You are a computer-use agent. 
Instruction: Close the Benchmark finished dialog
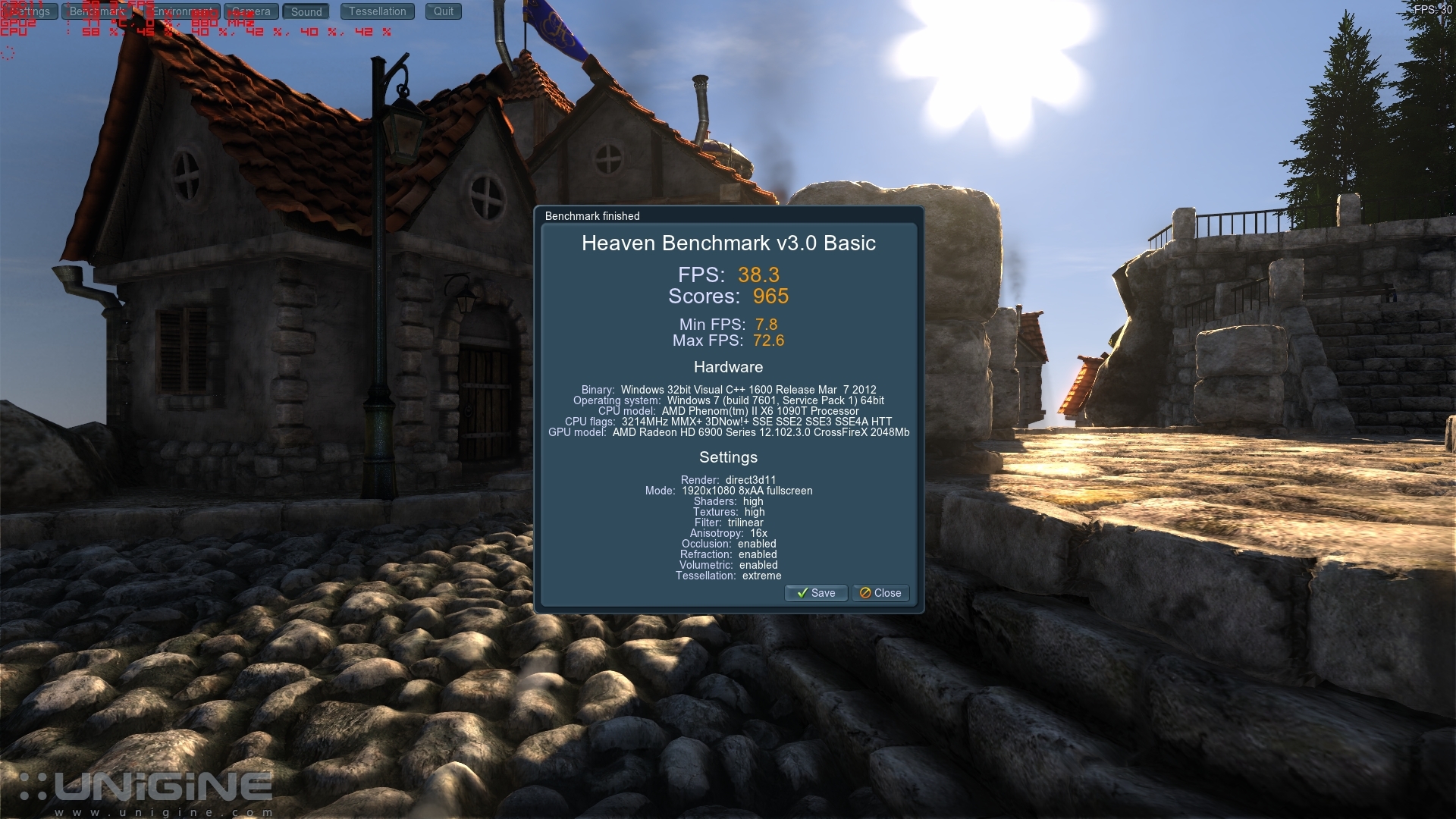pyautogui.click(x=880, y=593)
